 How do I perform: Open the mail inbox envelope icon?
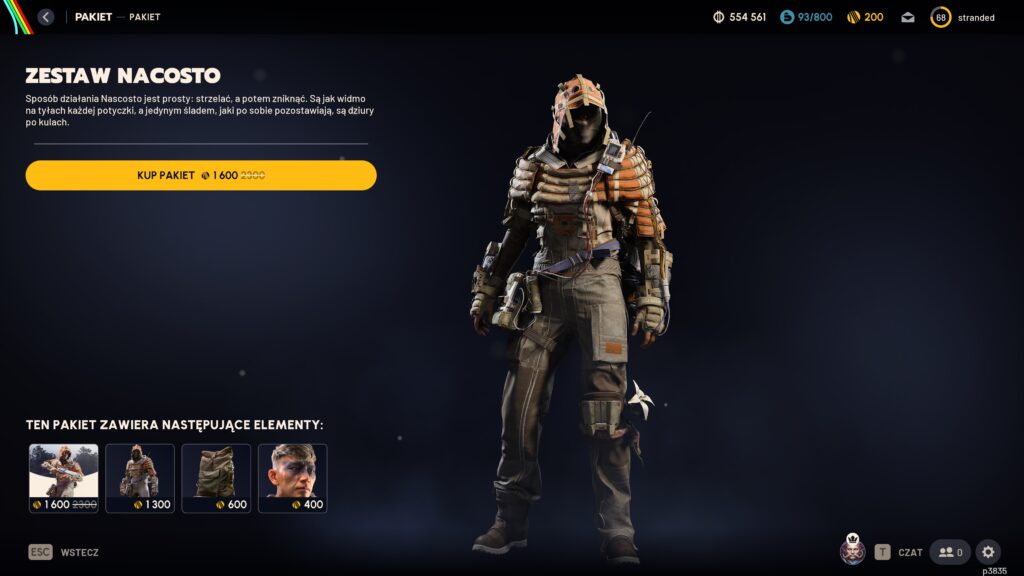907,17
